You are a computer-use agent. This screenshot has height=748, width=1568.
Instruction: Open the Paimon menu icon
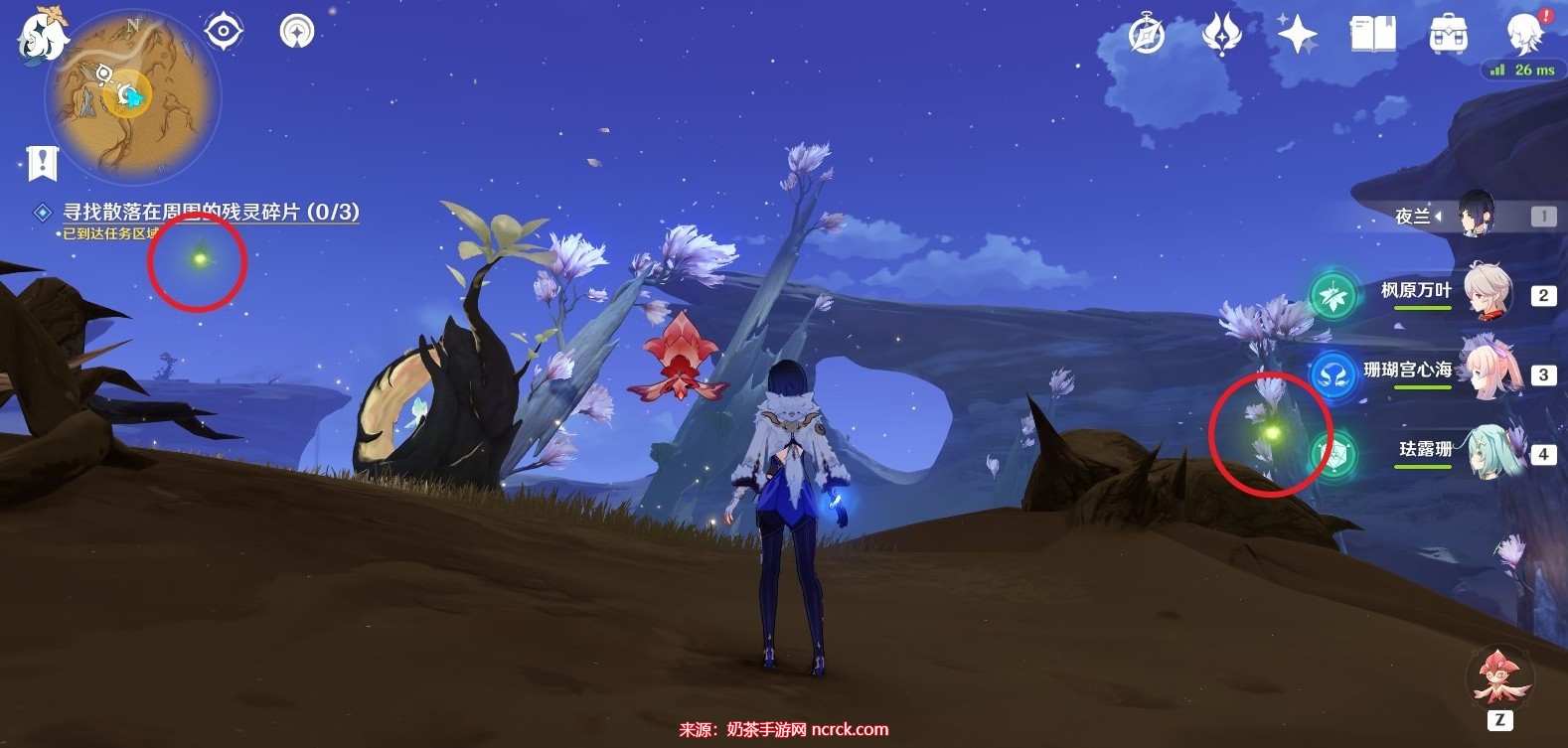click(x=42, y=37)
